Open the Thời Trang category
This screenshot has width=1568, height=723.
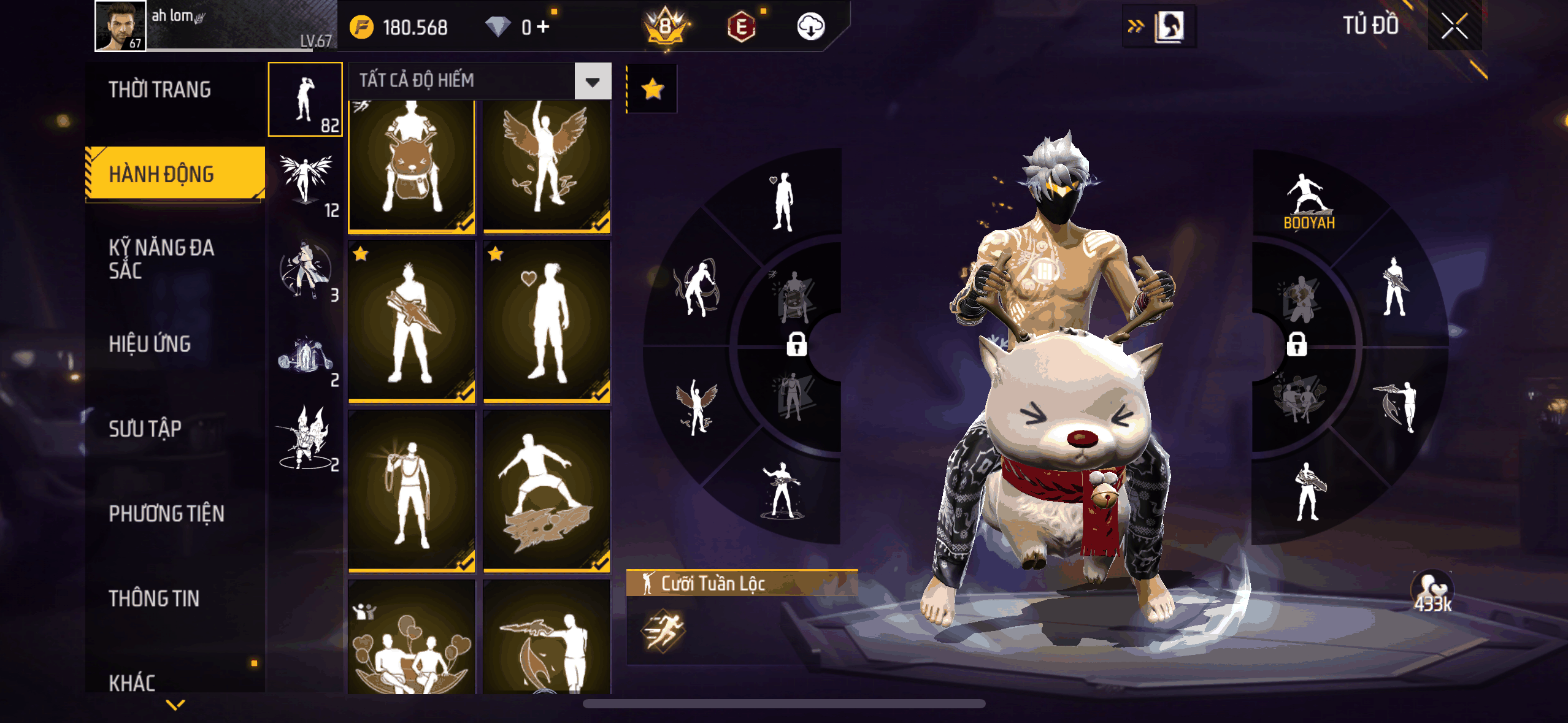pos(159,90)
